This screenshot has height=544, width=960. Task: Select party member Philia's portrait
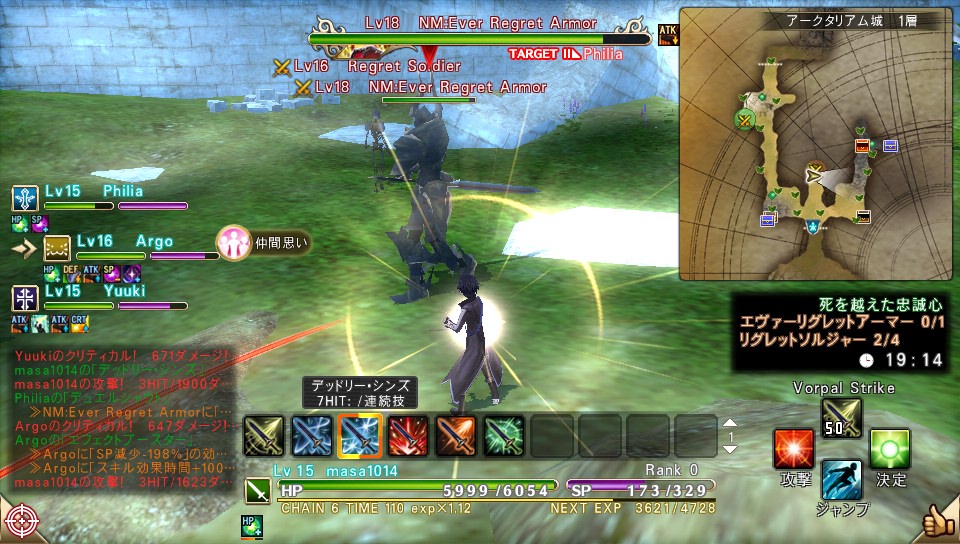[25, 198]
